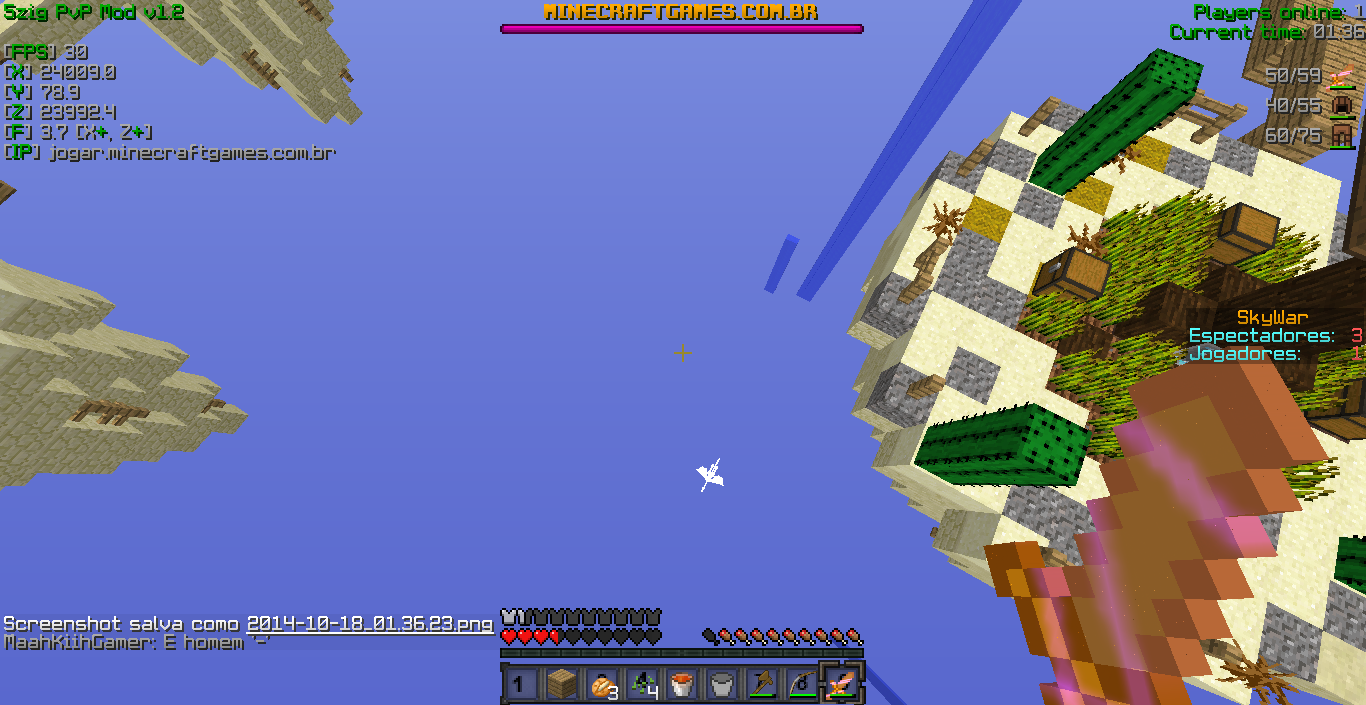Select the wooden tool beside the bow
This screenshot has width=1366, height=705.
761,684
